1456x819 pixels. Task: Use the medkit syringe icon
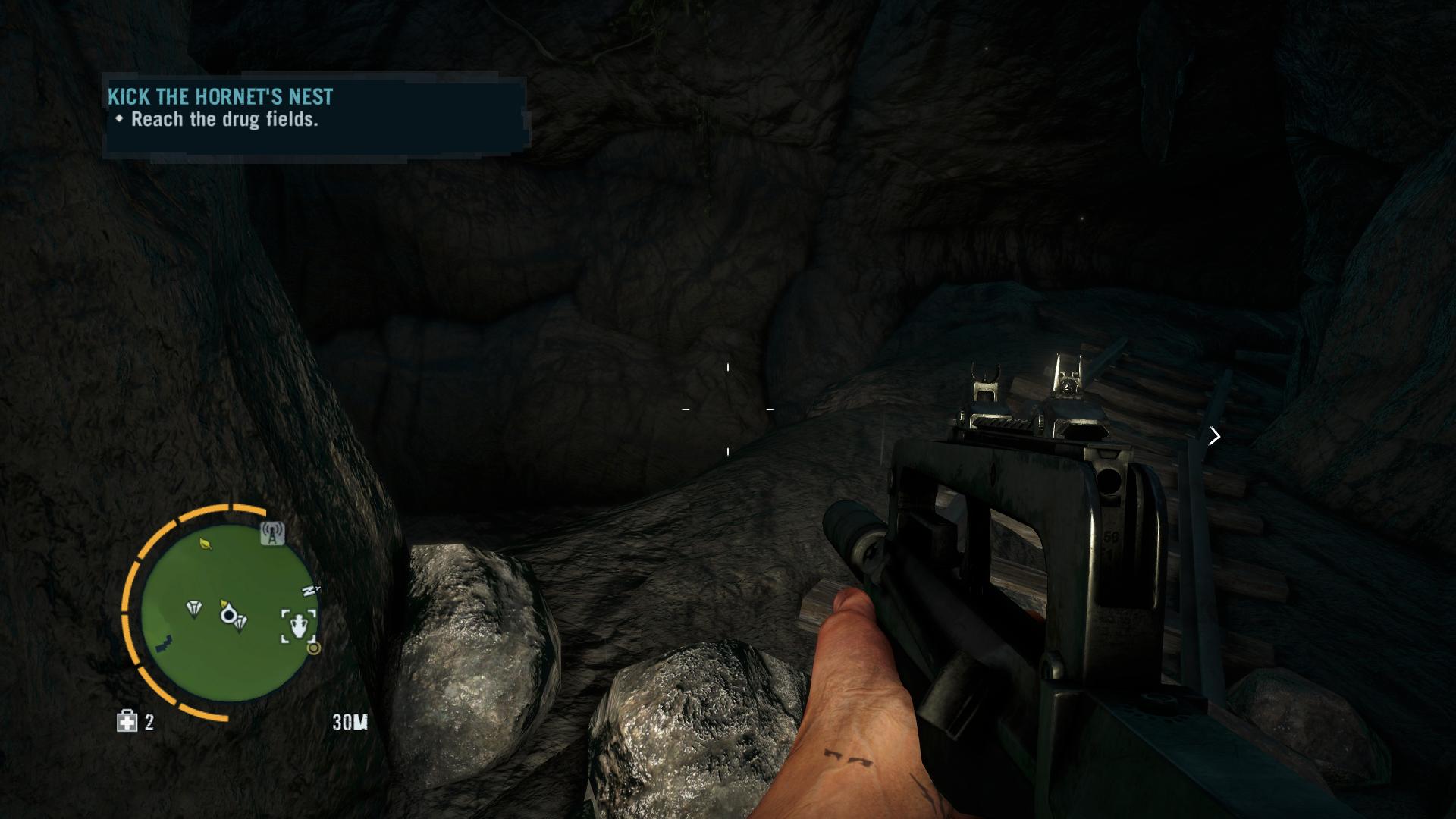coord(127,721)
